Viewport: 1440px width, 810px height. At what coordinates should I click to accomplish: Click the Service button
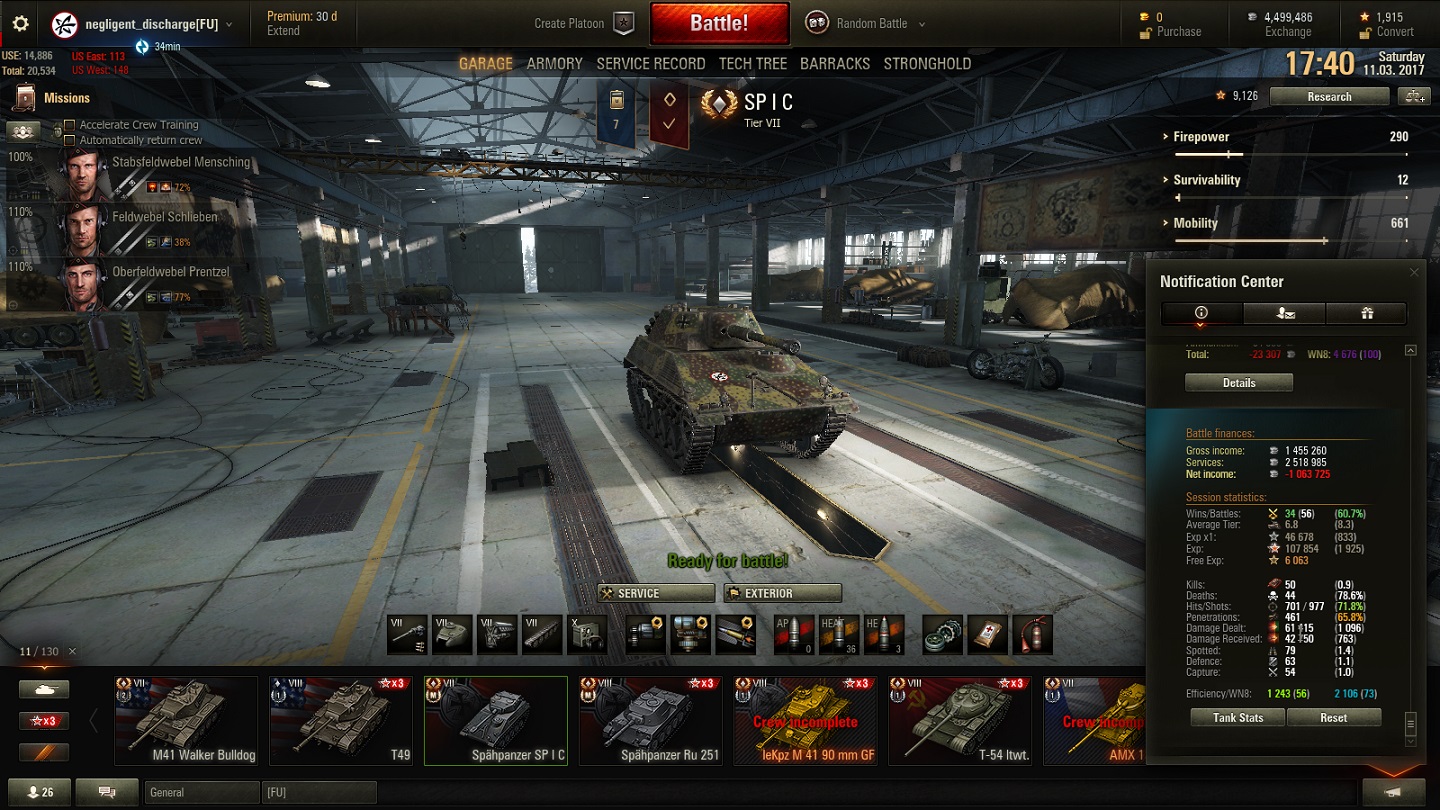[x=656, y=593]
